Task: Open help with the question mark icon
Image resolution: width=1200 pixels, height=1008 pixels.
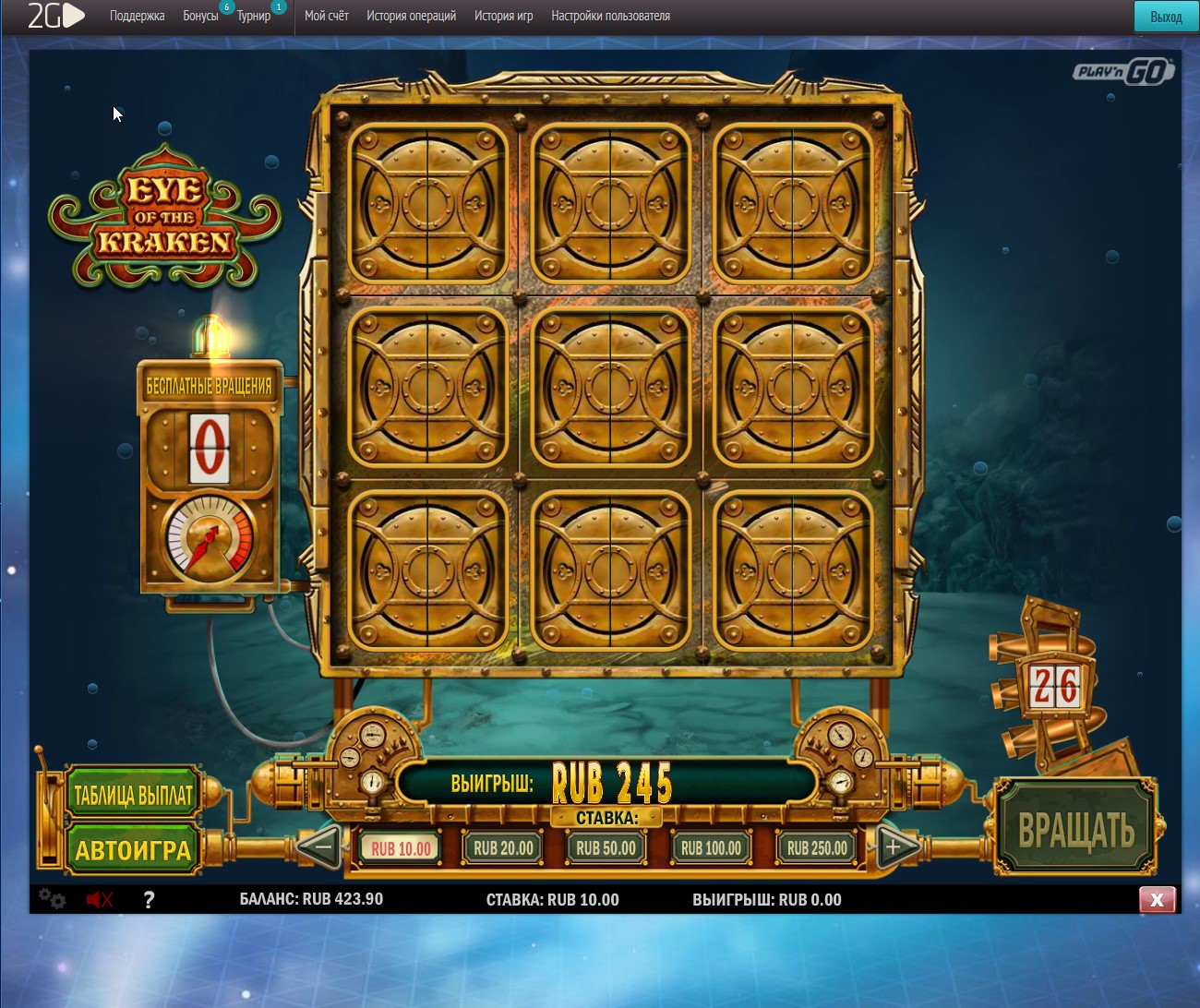Action: [149, 899]
